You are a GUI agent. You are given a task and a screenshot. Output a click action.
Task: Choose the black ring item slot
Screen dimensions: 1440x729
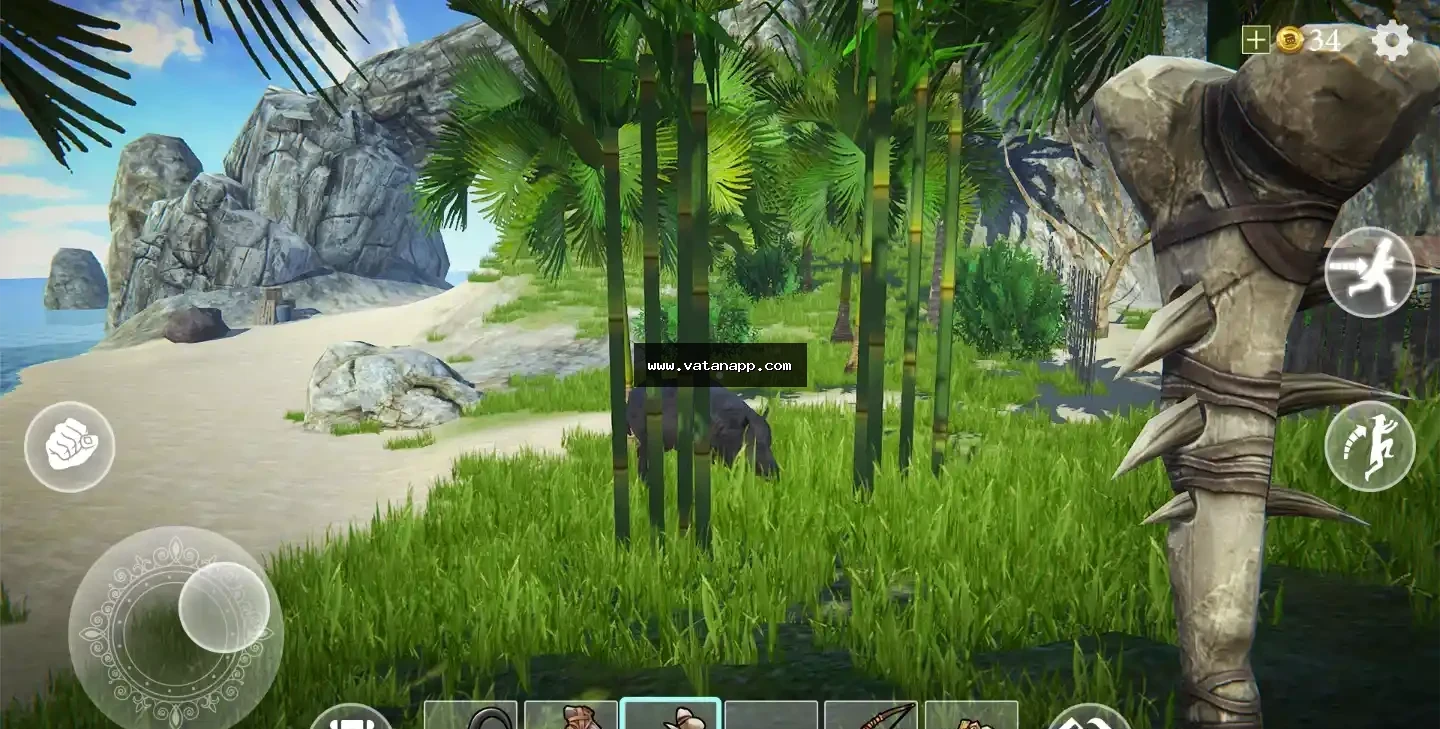pos(471,715)
